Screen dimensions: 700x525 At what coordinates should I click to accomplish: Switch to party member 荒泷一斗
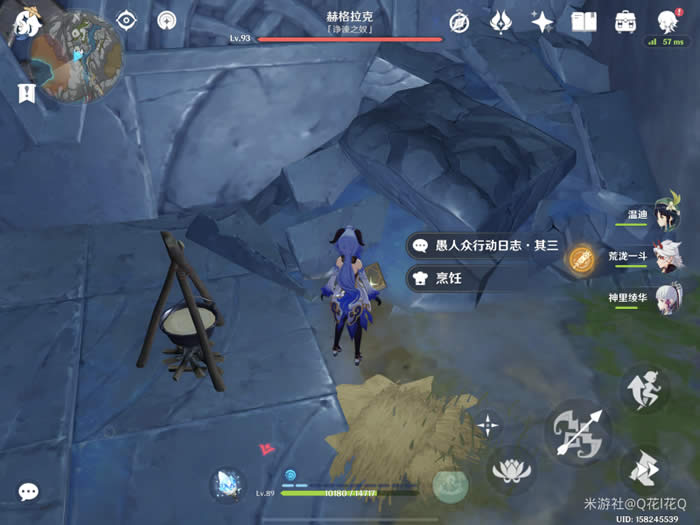[668, 257]
